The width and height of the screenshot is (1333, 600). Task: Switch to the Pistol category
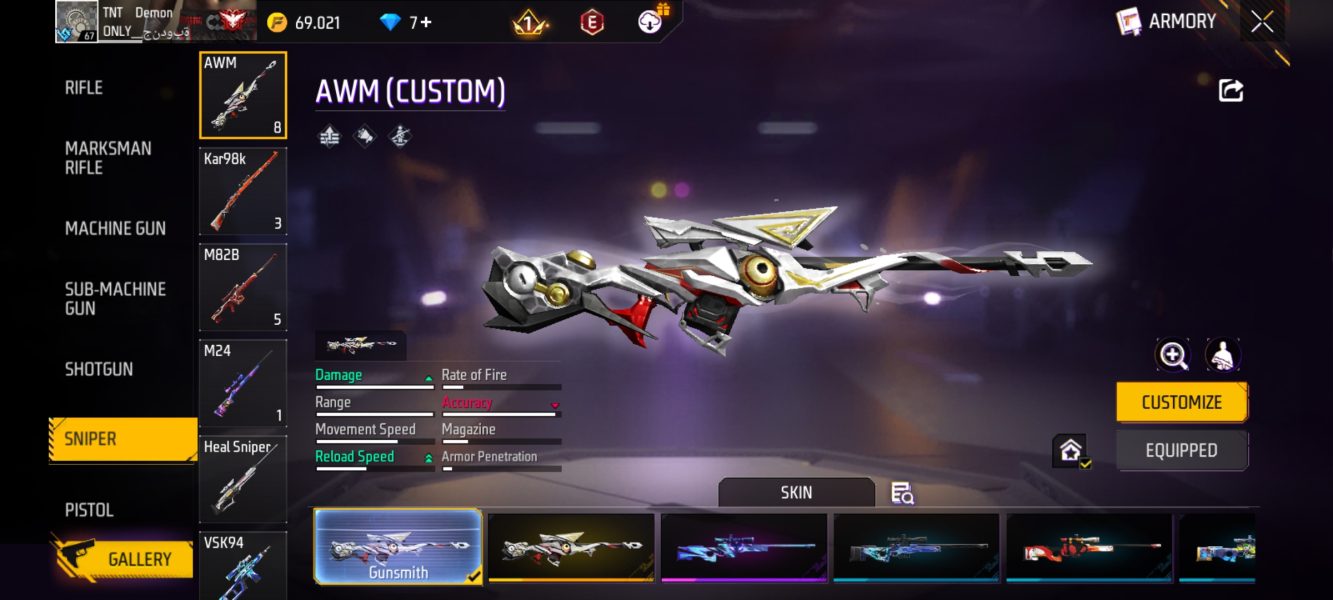89,509
